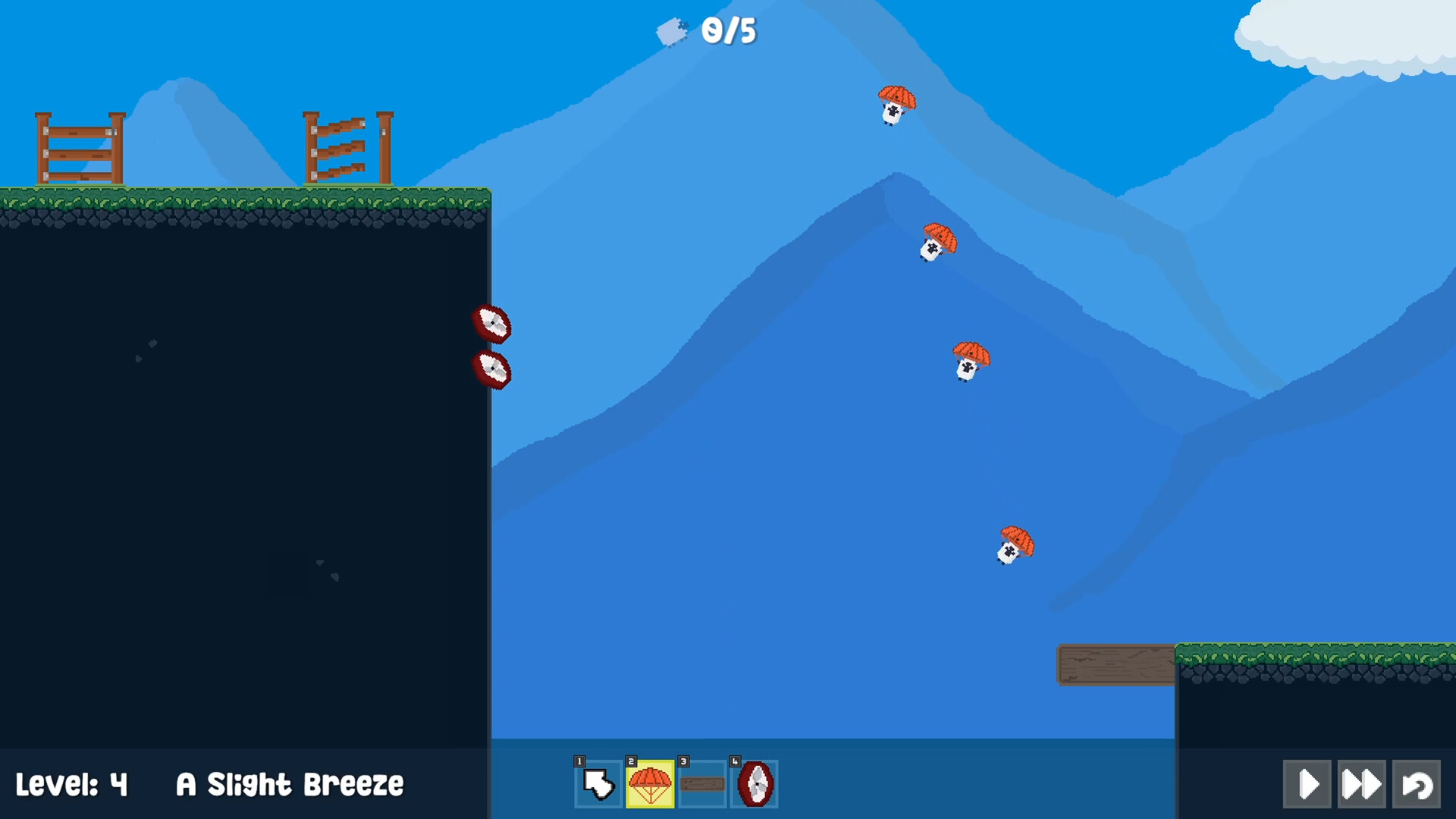Activate fast-forward mode

click(x=1361, y=784)
